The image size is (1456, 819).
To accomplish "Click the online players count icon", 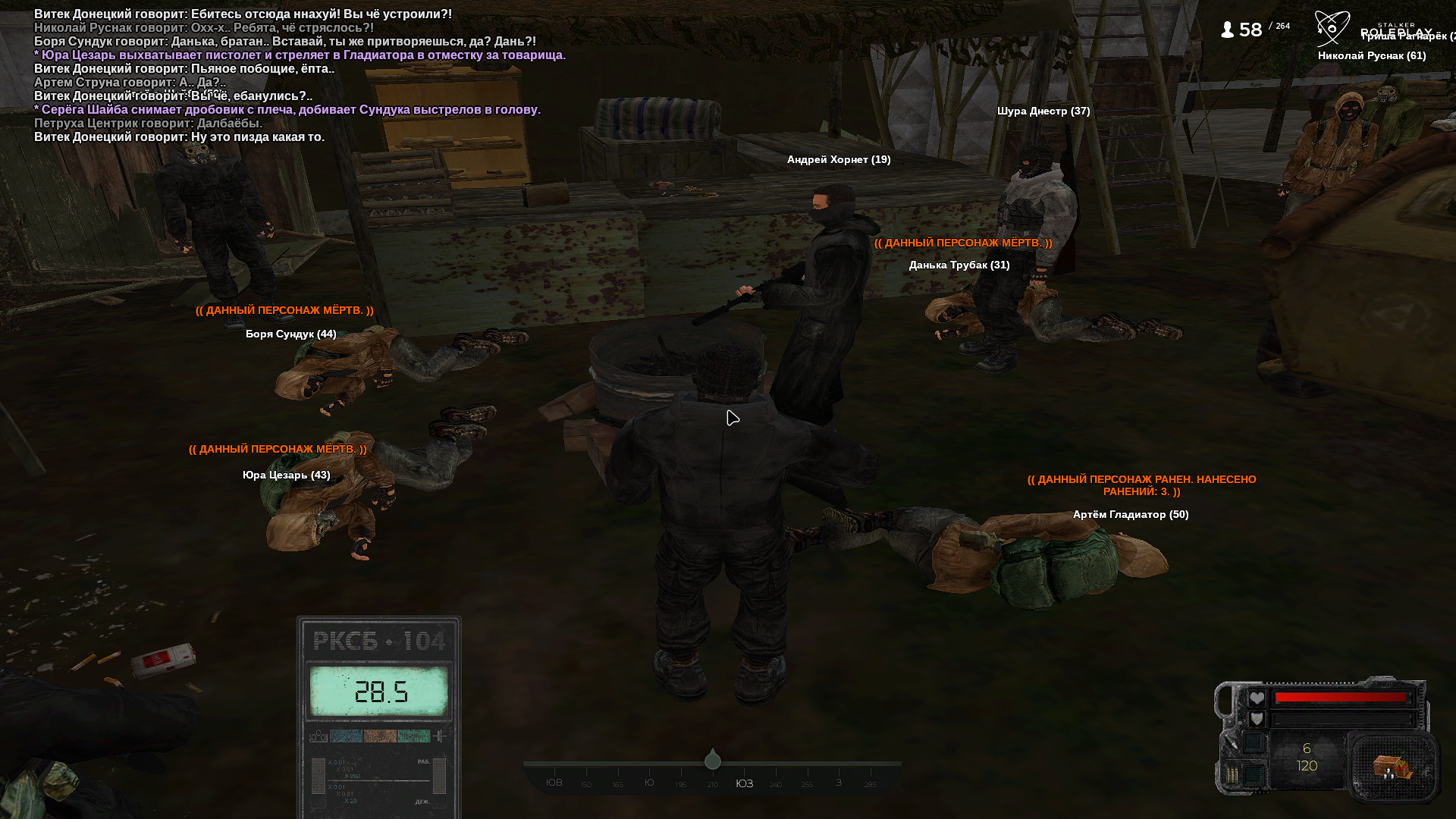I will click(x=1227, y=30).
